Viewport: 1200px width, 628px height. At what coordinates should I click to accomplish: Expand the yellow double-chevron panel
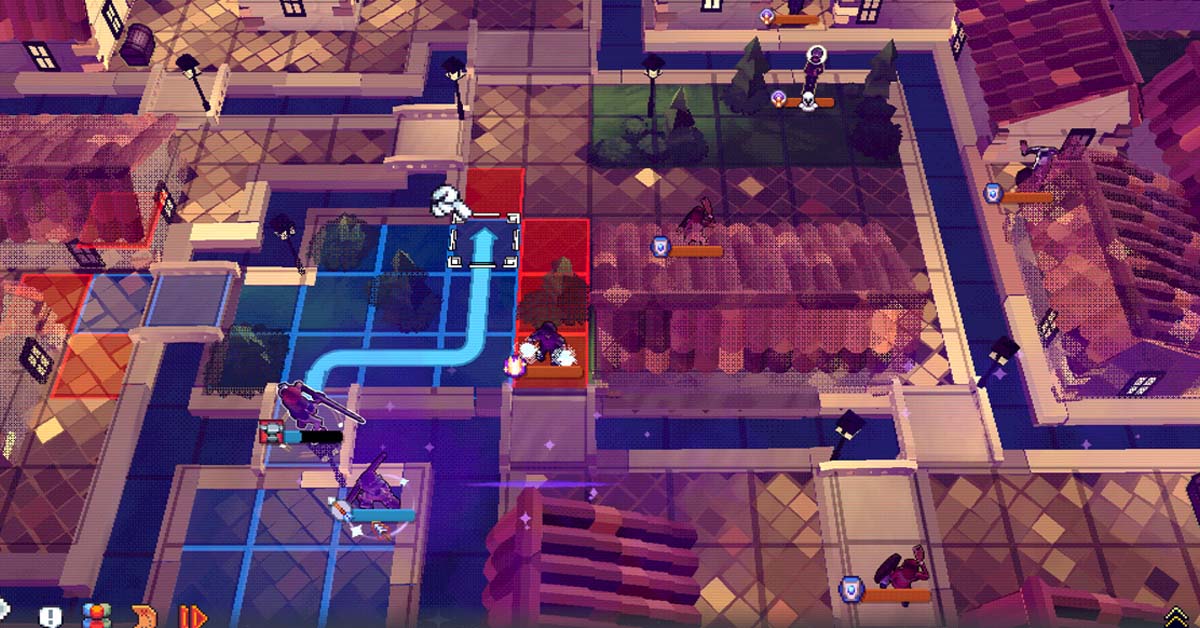coord(1177,617)
